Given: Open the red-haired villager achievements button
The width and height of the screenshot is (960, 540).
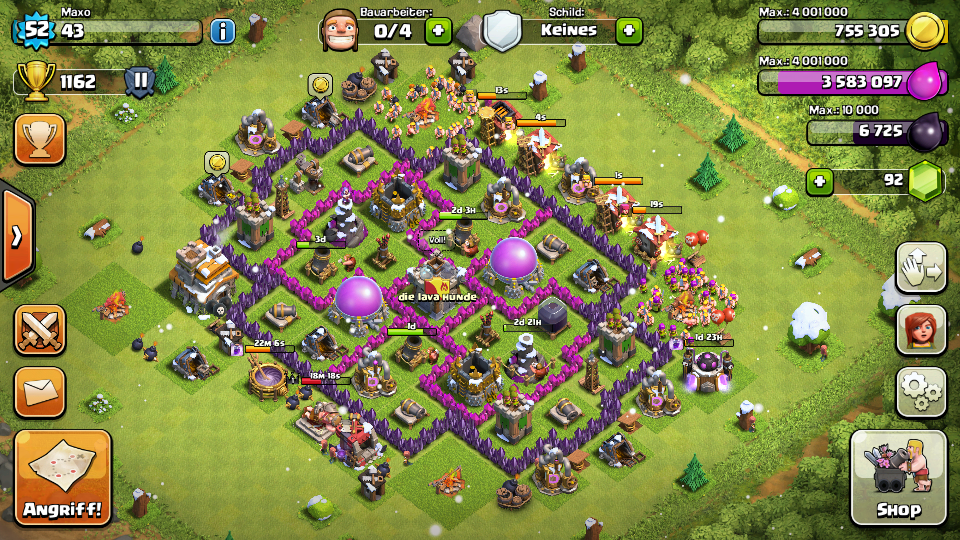Looking at the screenshot, I should pyautogui.click(x=920, y=329).
